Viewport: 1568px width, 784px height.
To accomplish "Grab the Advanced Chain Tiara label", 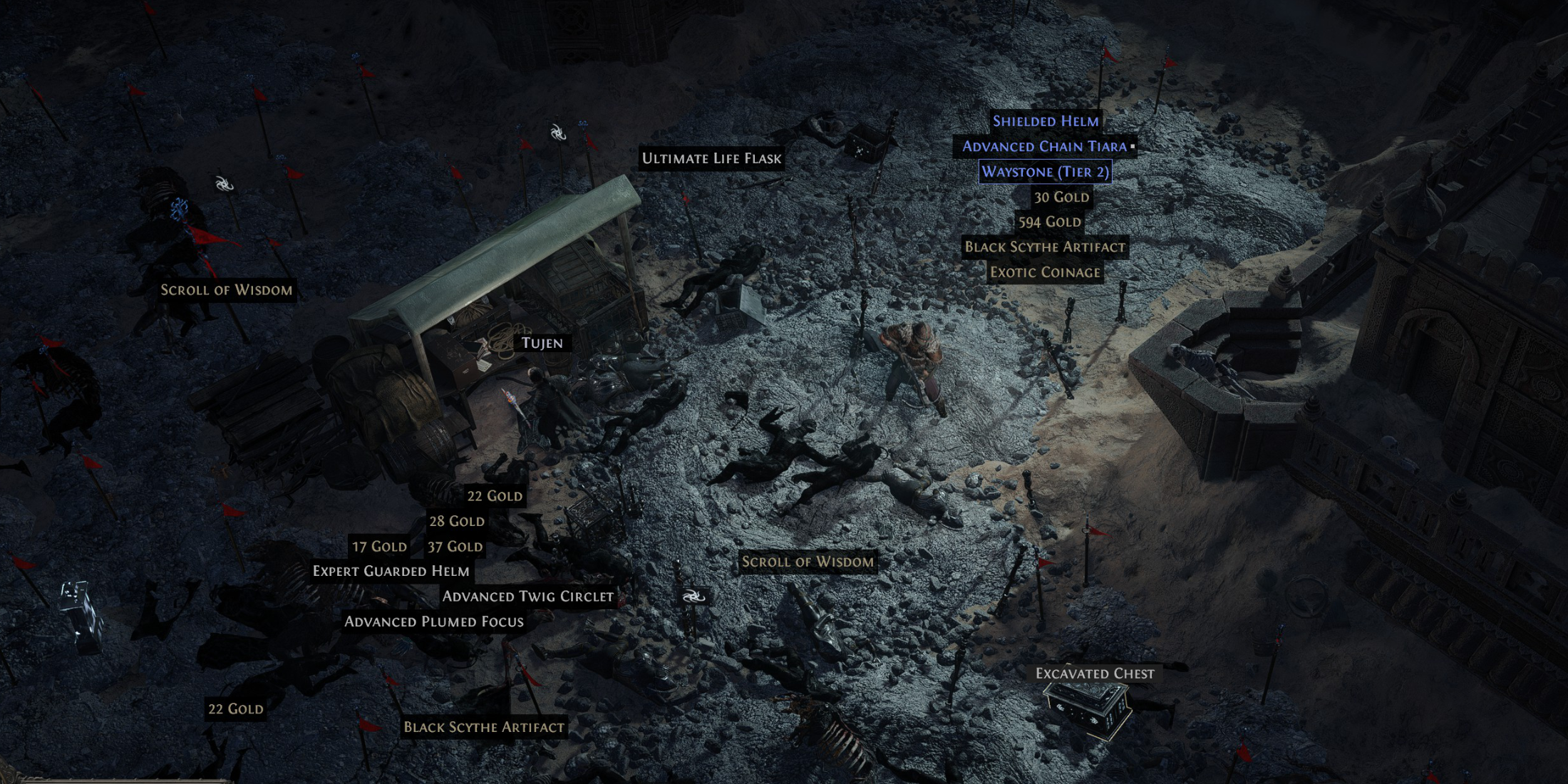I will pos(1044,147).
